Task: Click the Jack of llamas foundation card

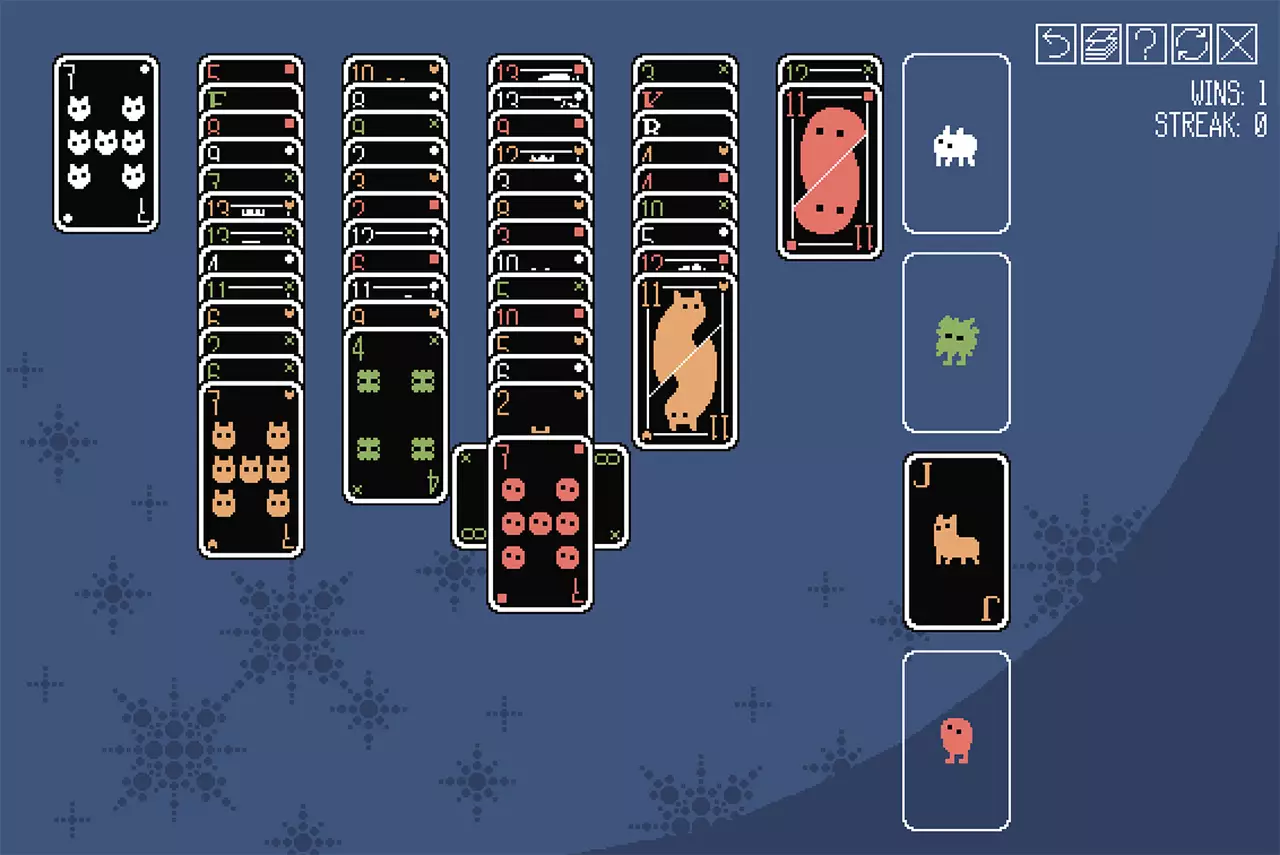Action: pos(956,540)
